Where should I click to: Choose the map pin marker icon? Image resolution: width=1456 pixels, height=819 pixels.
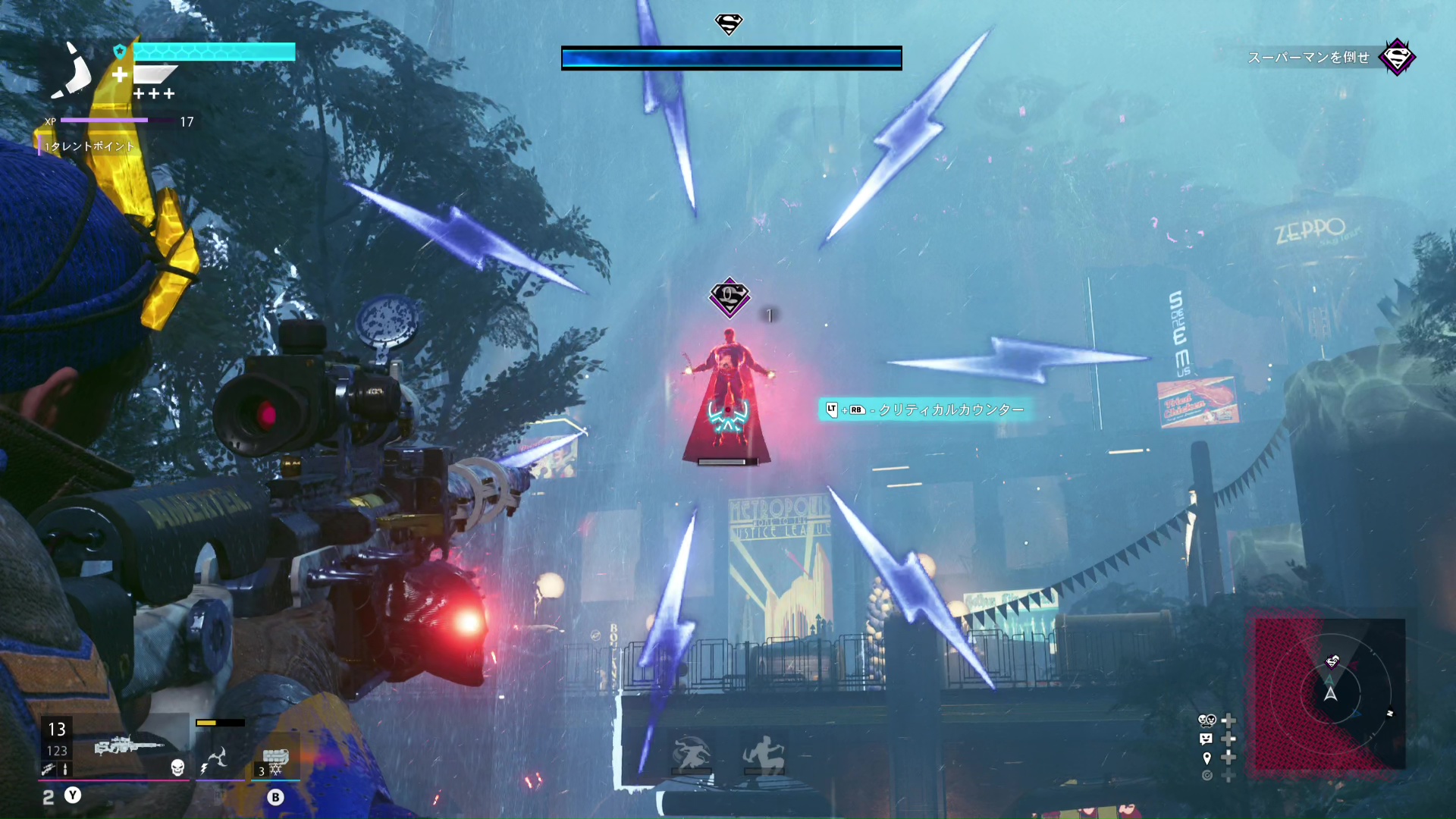coord(1207,758)
